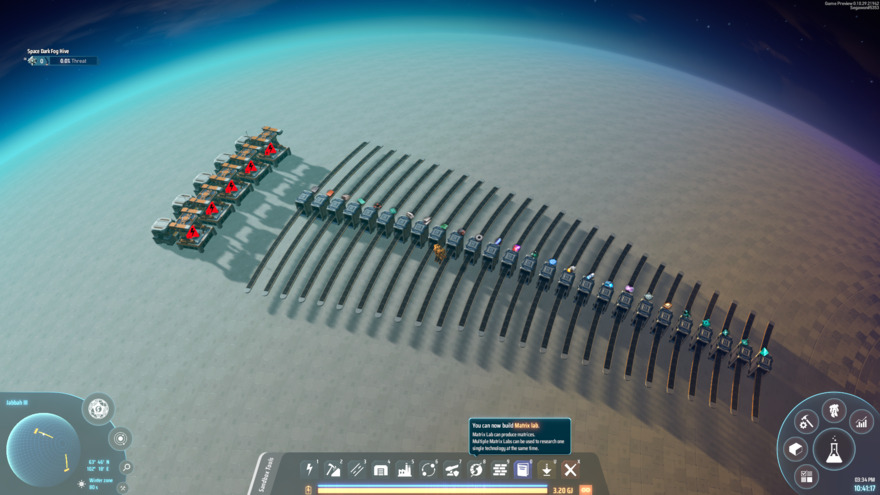Open the power build category (lightning bolt)
This screenshot has height=495, width=880.
click(310, 469)
